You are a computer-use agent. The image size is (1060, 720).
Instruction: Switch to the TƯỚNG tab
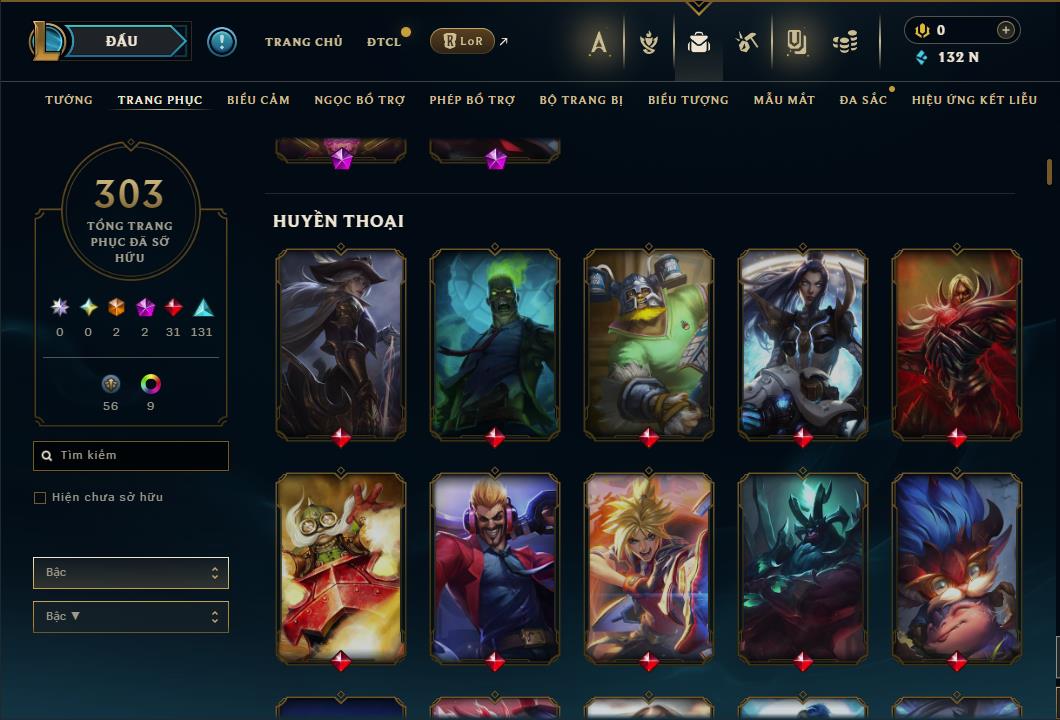point(69,100)
